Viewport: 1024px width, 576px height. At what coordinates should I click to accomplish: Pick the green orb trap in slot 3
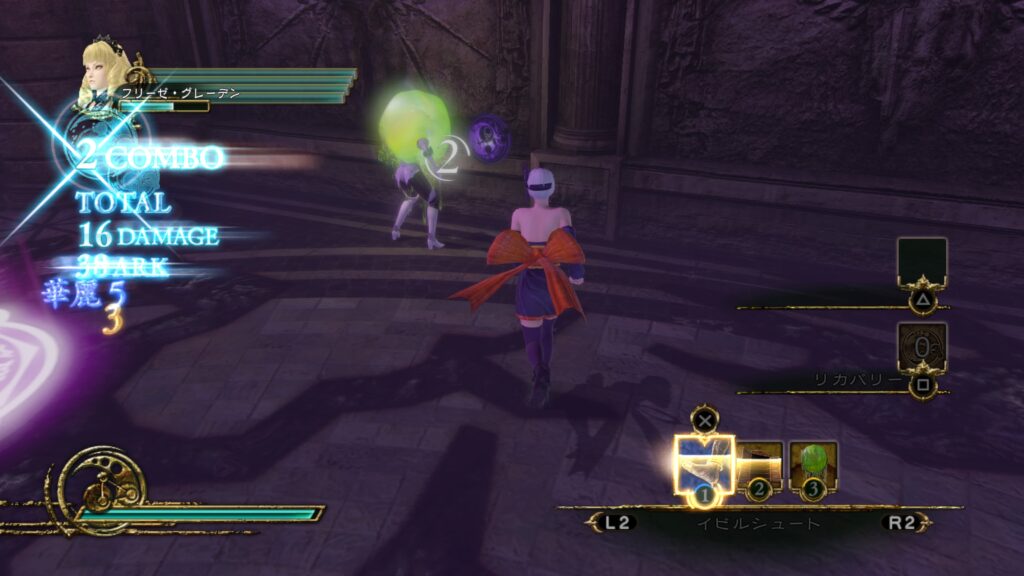pyautogui.click(x=812, y=463)
